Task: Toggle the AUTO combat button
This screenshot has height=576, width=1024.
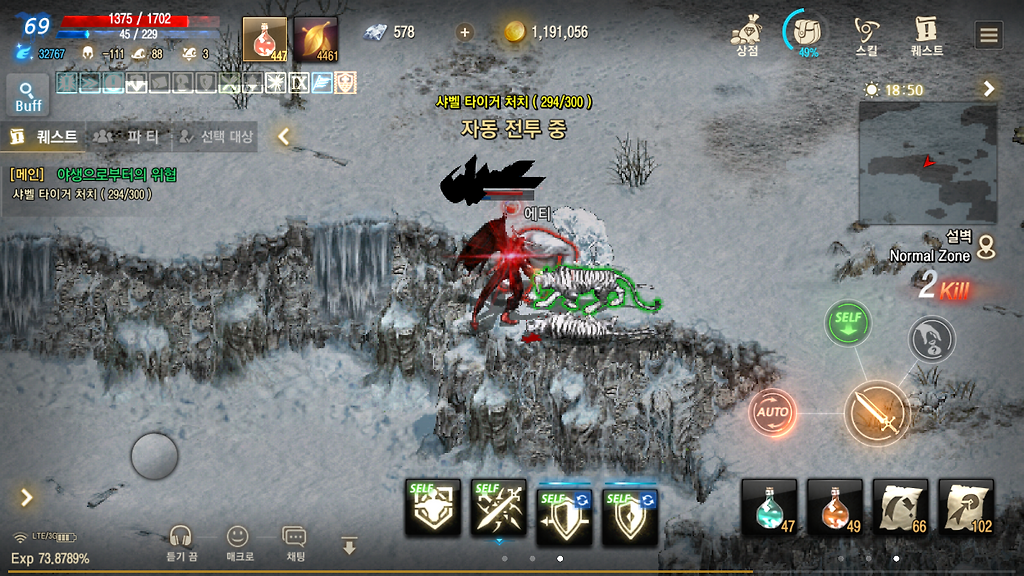Action: point(773,411)
